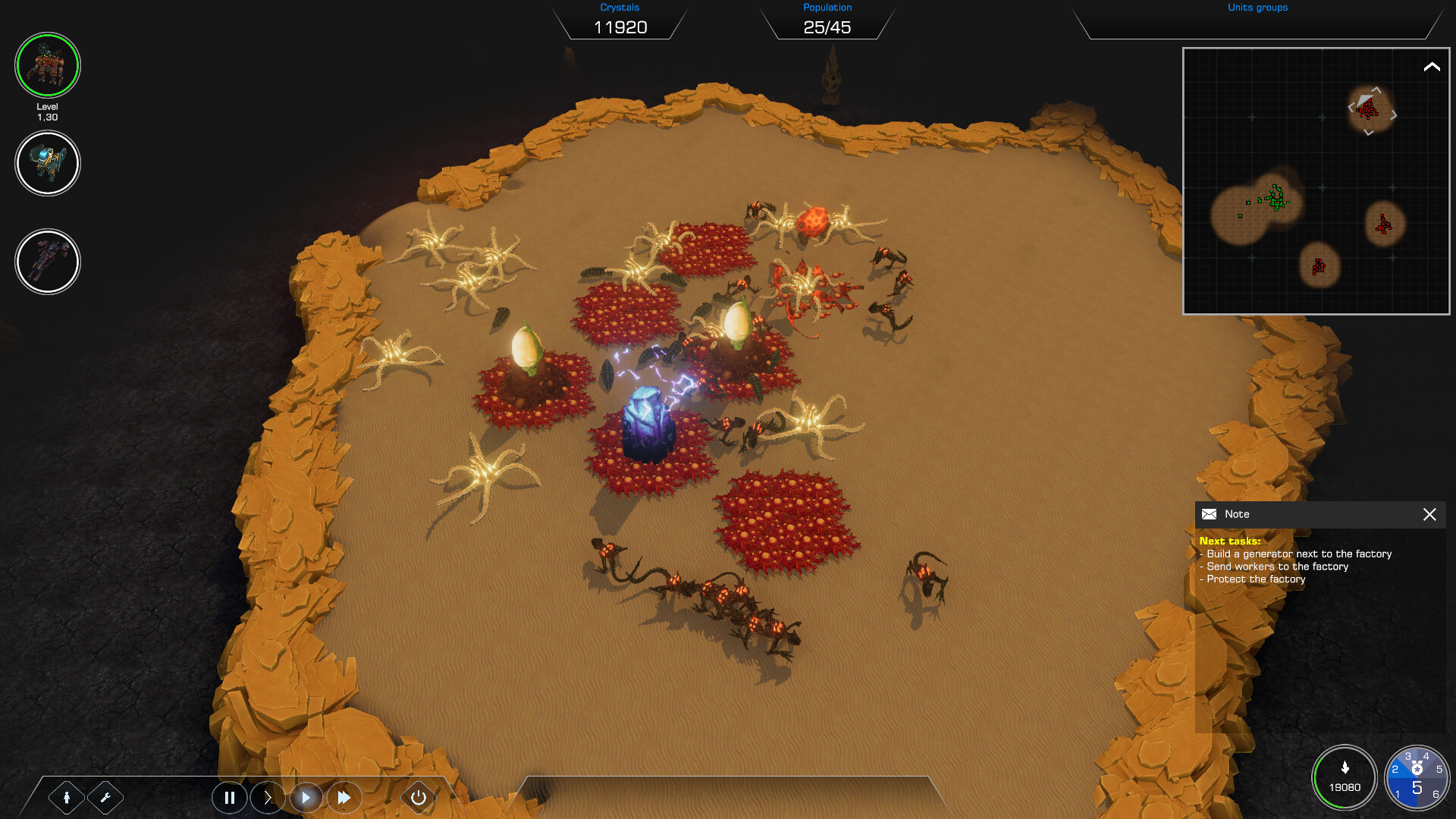Advance one step with the arrow button
The height and width of the screenshot is (819, 1456).
click(268, 797)
